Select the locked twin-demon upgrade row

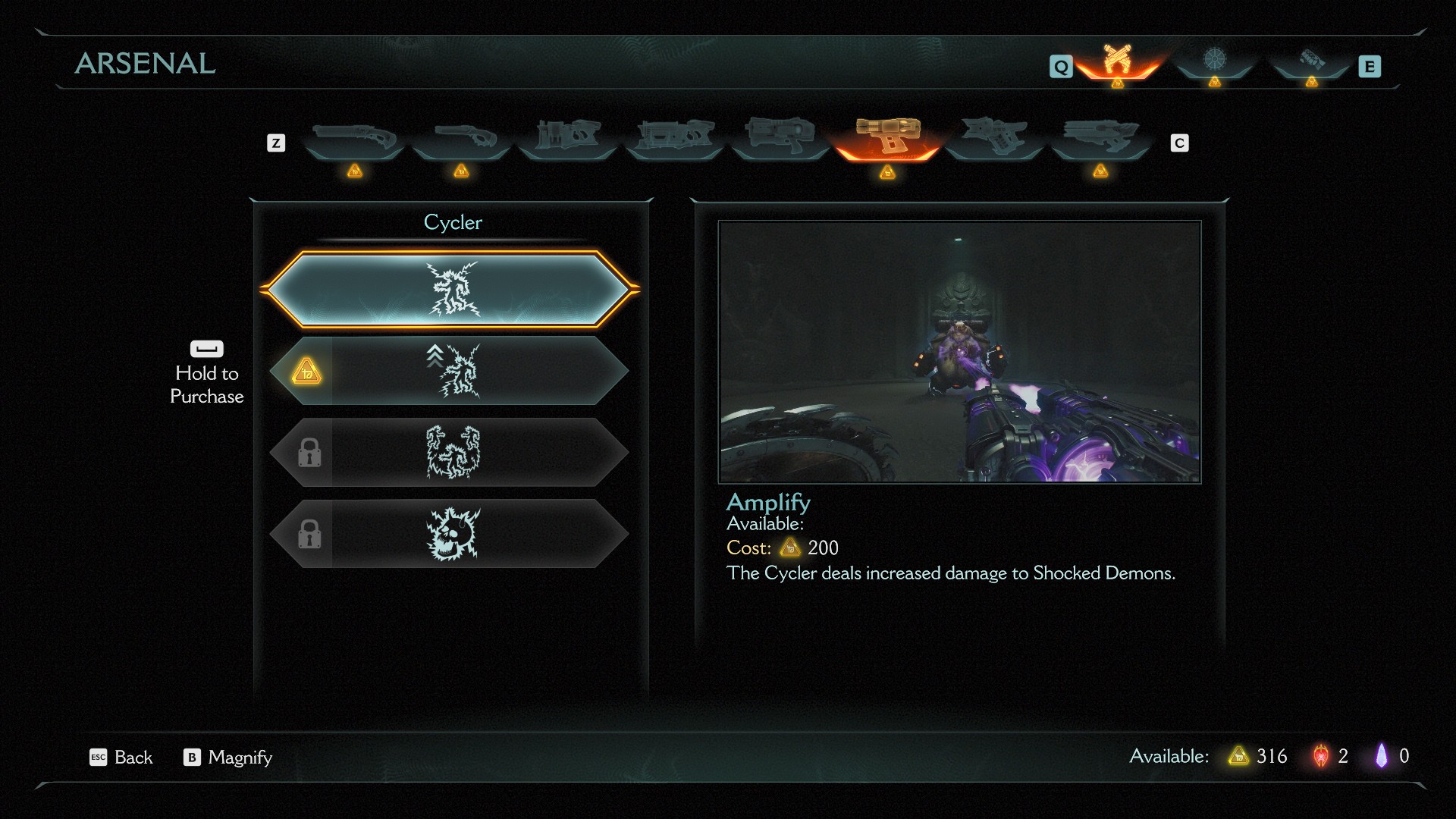click(x=450, y=453)
